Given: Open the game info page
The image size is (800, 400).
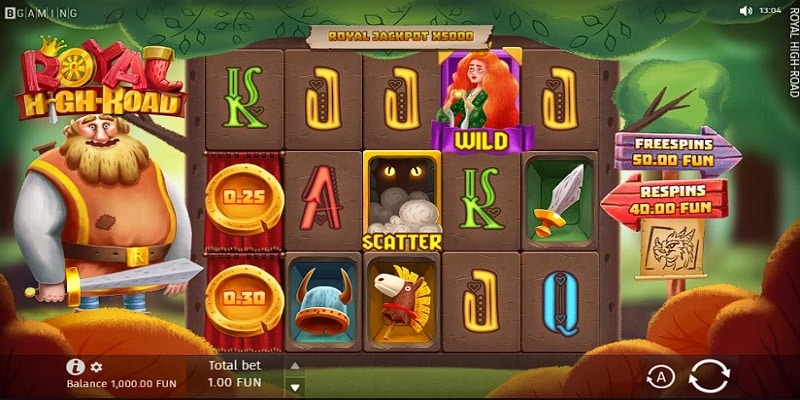Looking at the screenshot, I should pyautogui.click(x=74, y=367).
